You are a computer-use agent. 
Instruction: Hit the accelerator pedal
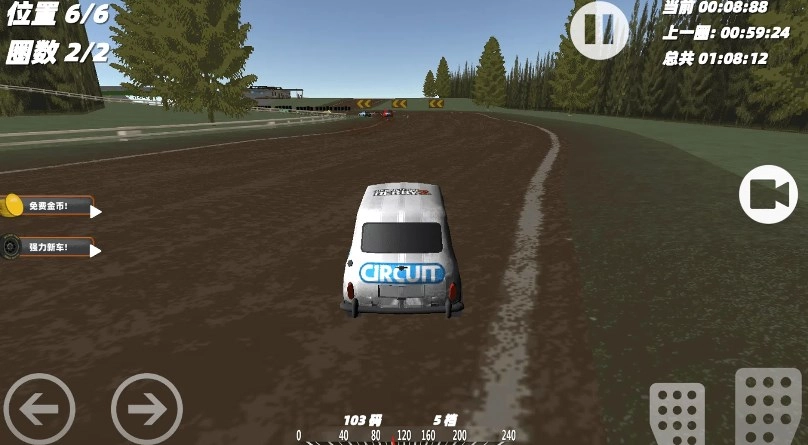click(x=768, y=408)
